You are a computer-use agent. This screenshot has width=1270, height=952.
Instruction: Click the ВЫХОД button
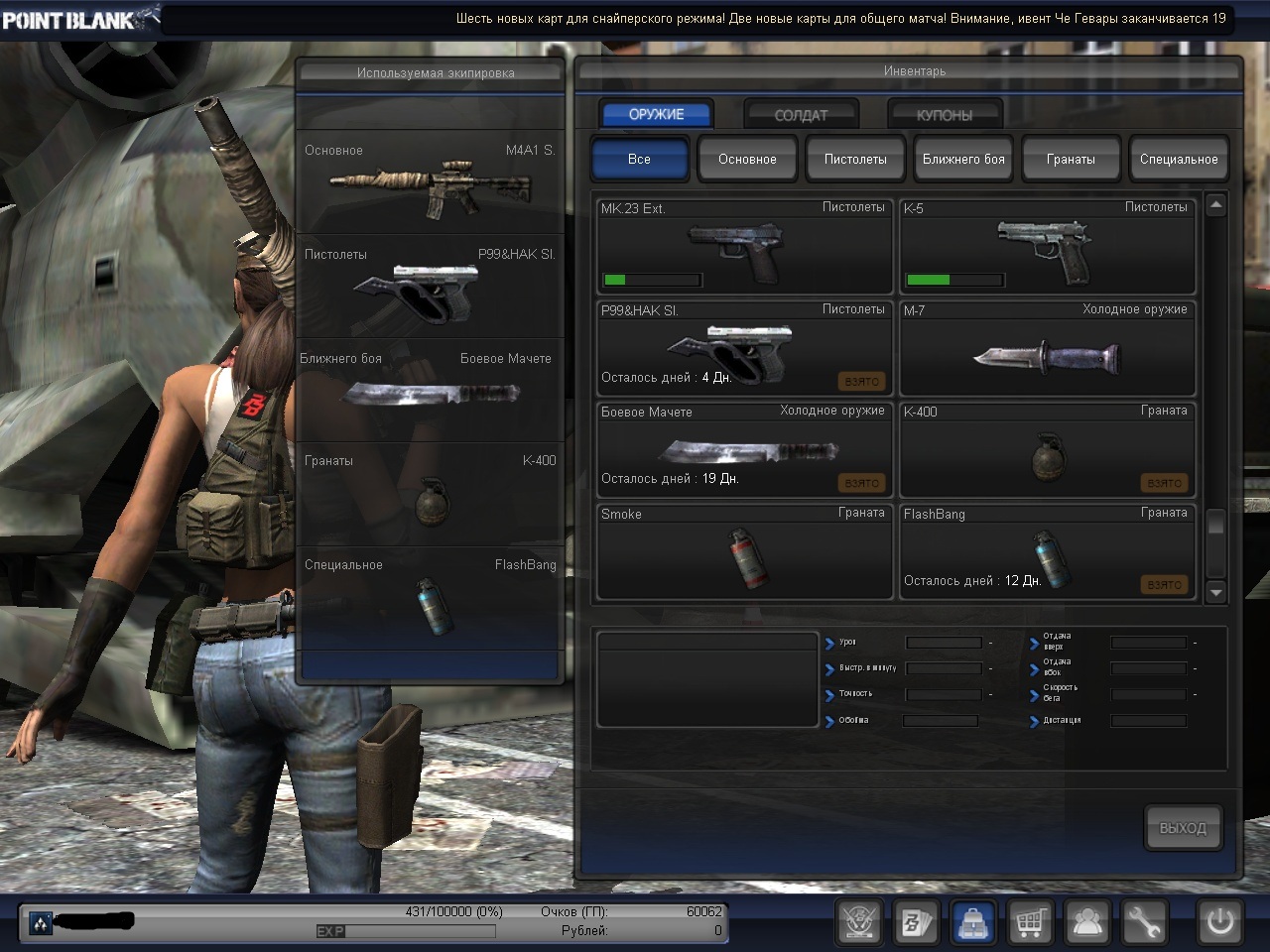pyautogui.click(x=1183, y=828)
